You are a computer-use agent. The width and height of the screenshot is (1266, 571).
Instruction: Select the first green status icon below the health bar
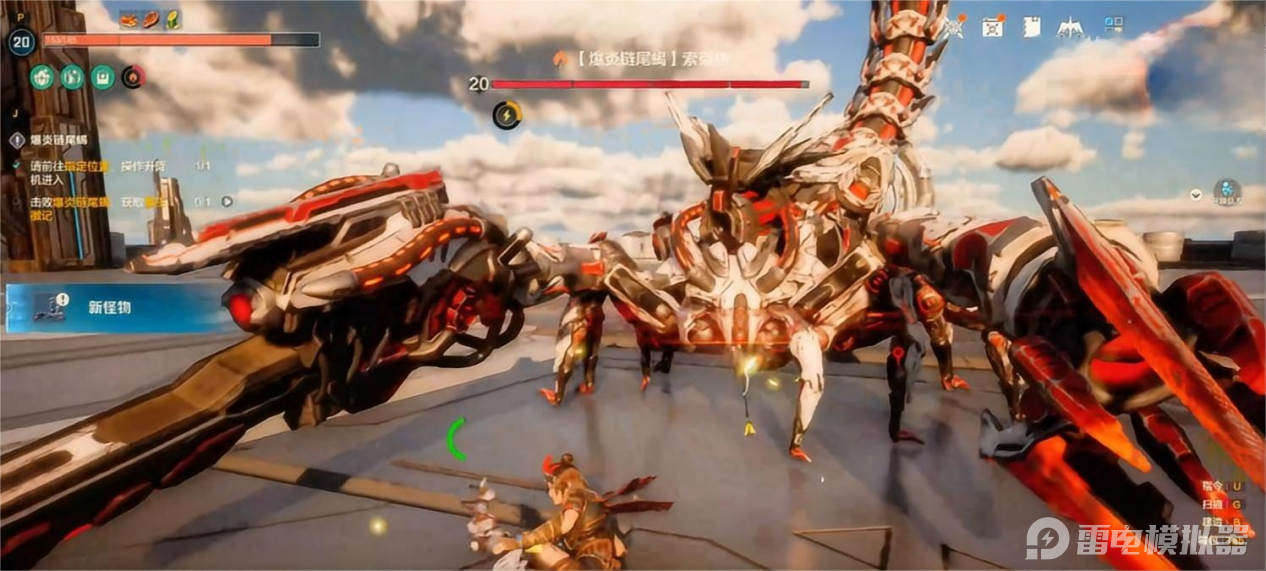click(x=42, y=77)
